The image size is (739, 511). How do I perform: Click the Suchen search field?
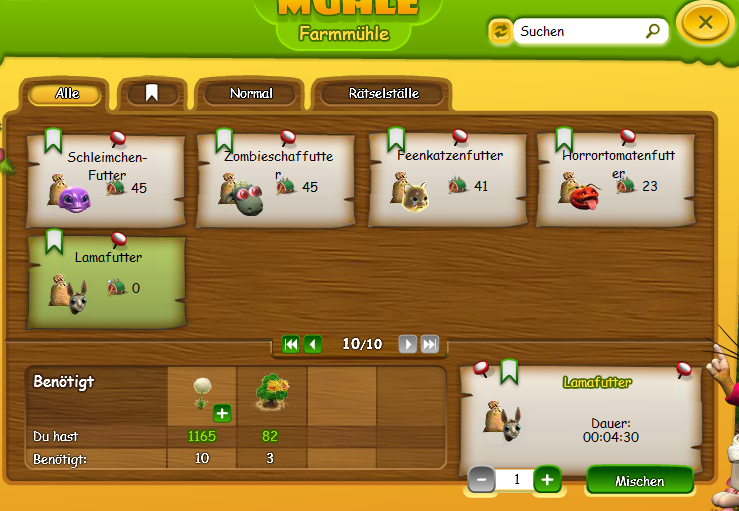click(580, 32)
